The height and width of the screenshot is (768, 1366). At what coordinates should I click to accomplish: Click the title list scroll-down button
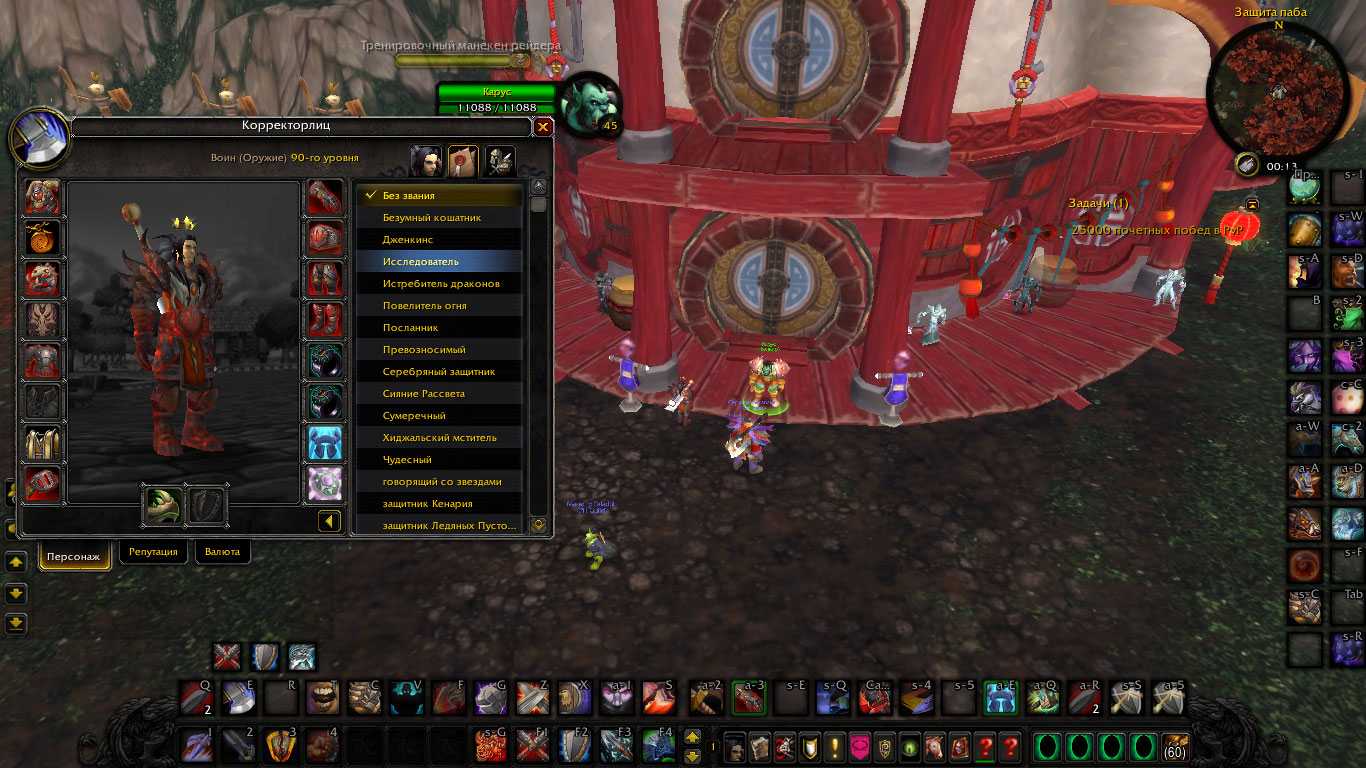(538, 524)
